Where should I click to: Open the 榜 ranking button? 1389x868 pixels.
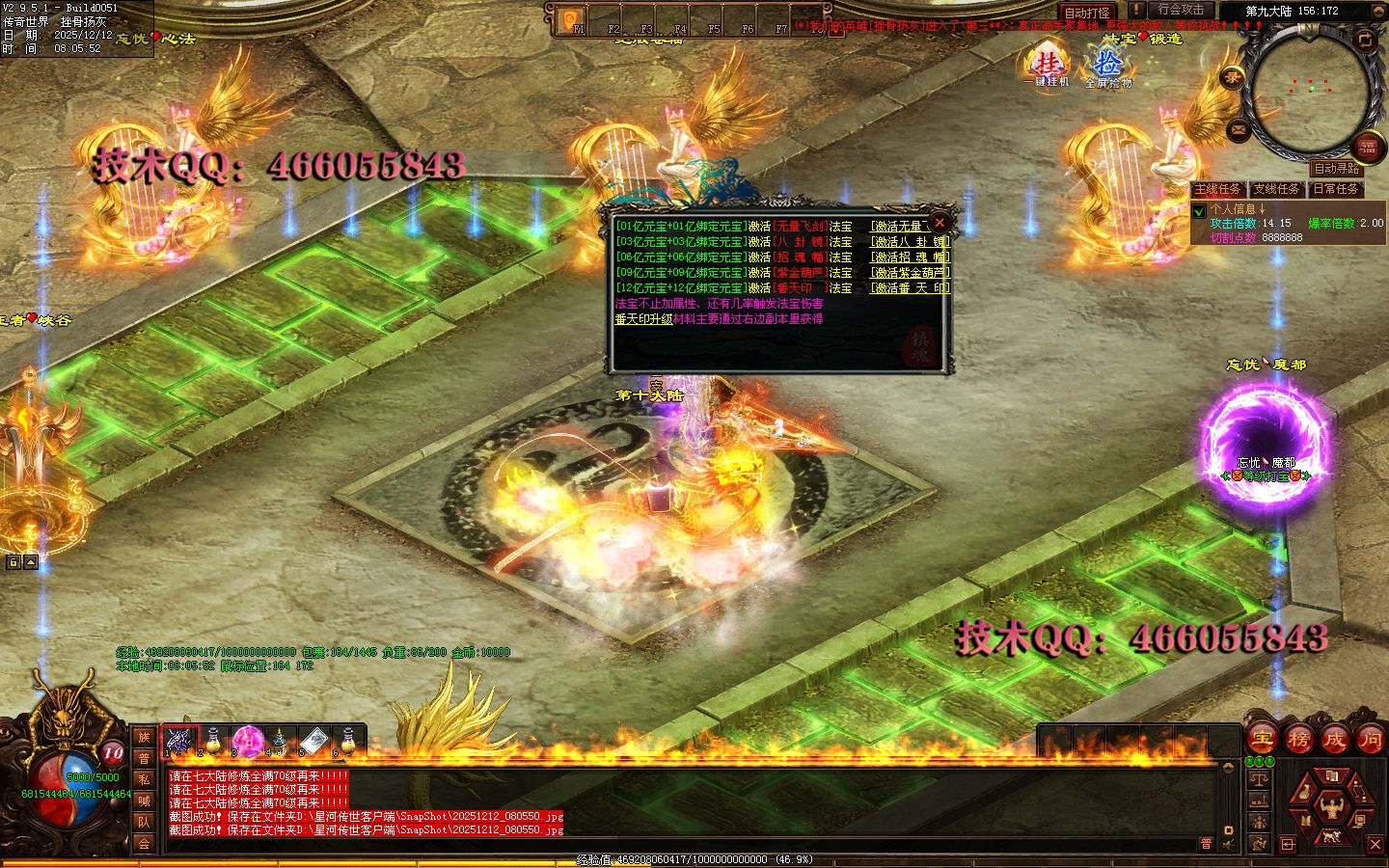pyautogui.click(x=1298, y=740)
